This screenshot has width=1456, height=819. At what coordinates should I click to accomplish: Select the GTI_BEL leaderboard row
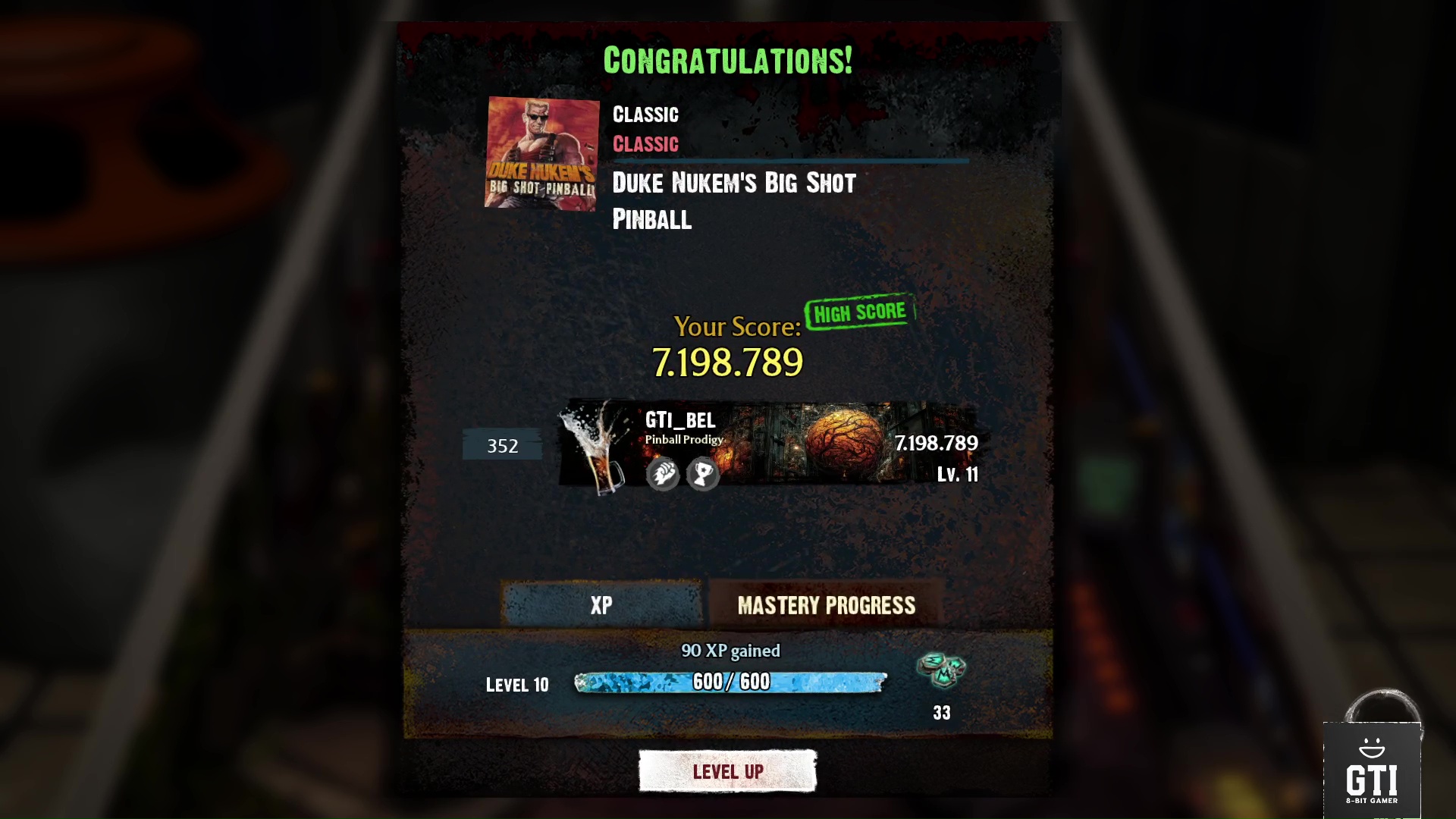tap(767, 444)
